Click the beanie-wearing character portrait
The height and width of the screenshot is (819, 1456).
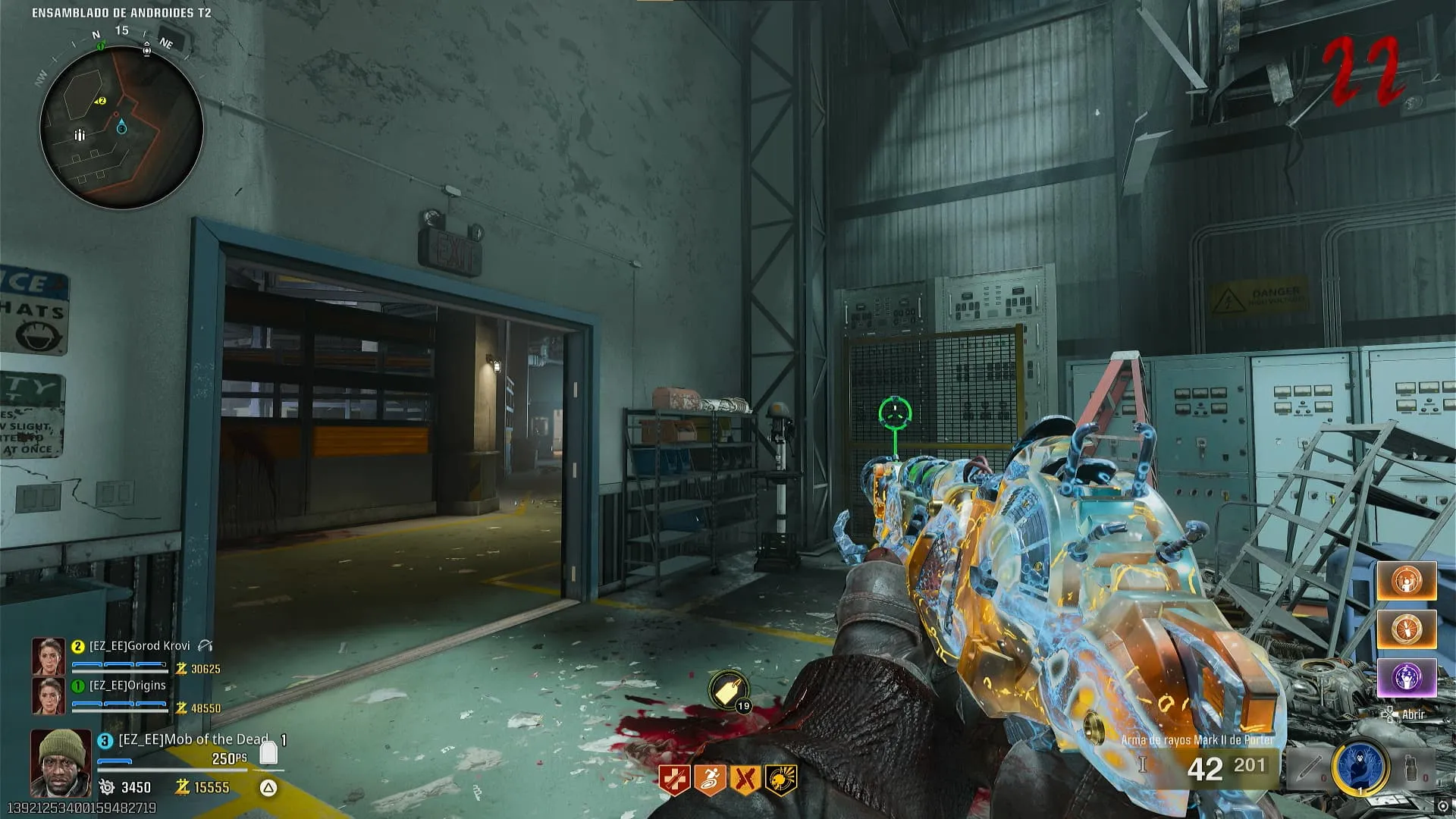point(60,762)
